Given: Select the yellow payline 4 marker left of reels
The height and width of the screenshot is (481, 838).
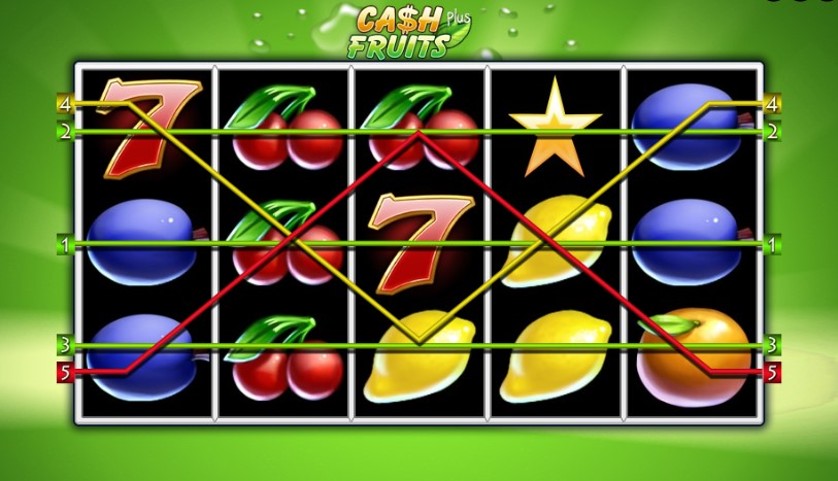Looking at the screenshot, I should tap(65, 103).
